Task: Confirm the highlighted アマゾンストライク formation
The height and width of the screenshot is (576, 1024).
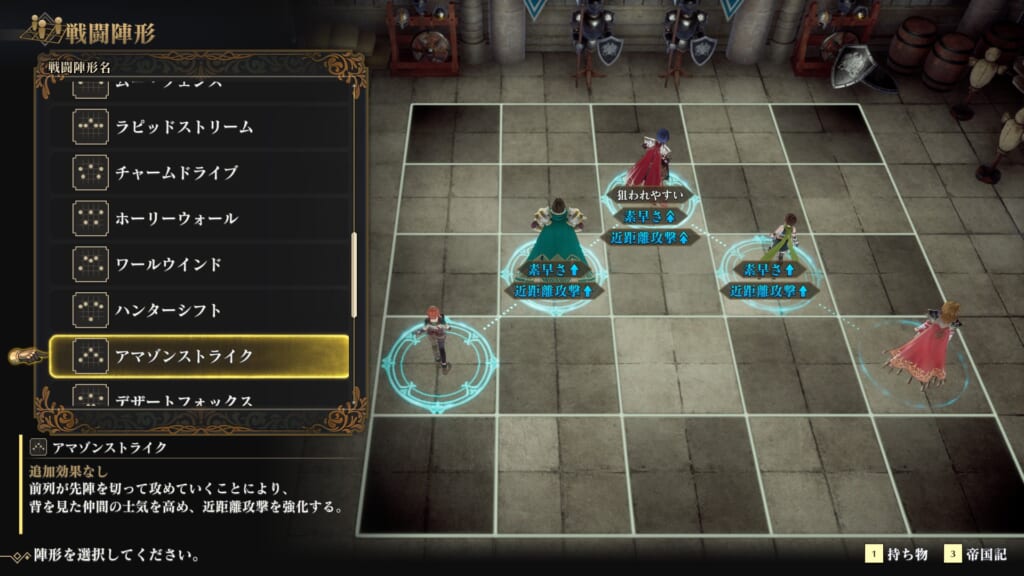Action: tap(198, 356)
